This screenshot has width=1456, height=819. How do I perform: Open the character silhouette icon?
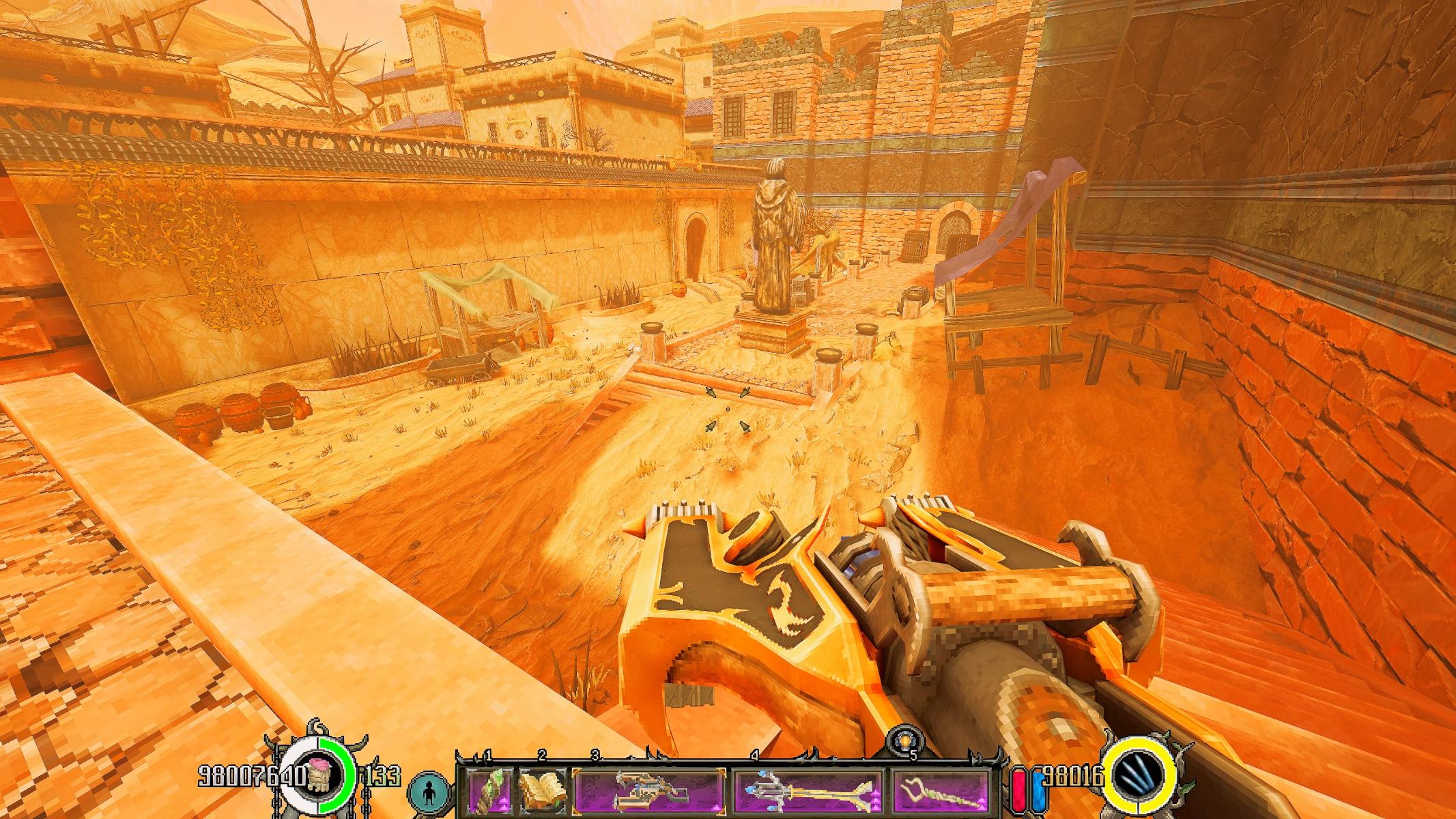coord(430,794)
